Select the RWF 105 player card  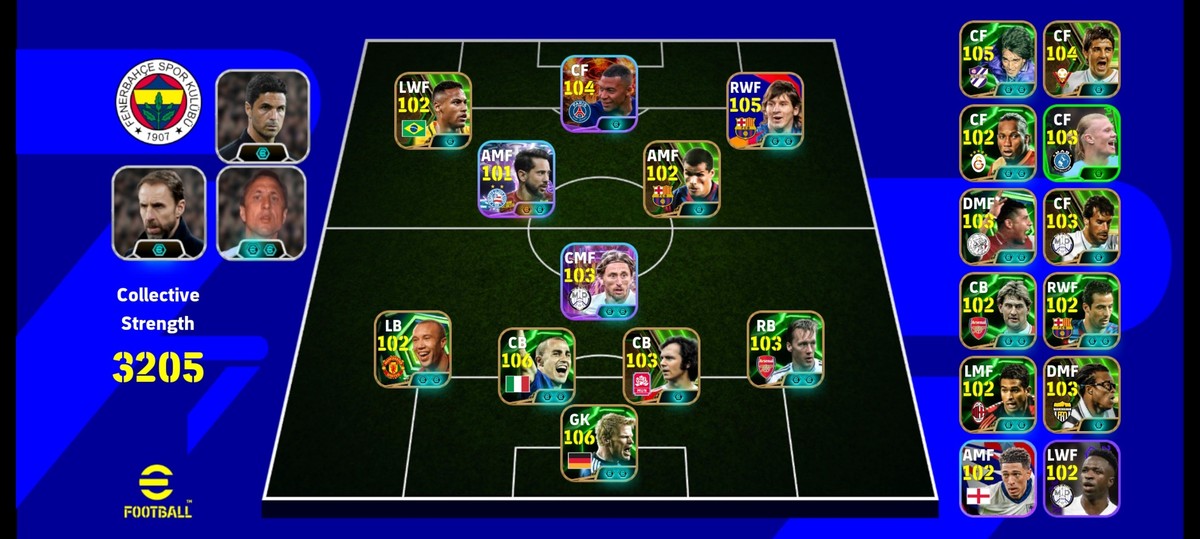click(765, 111)
